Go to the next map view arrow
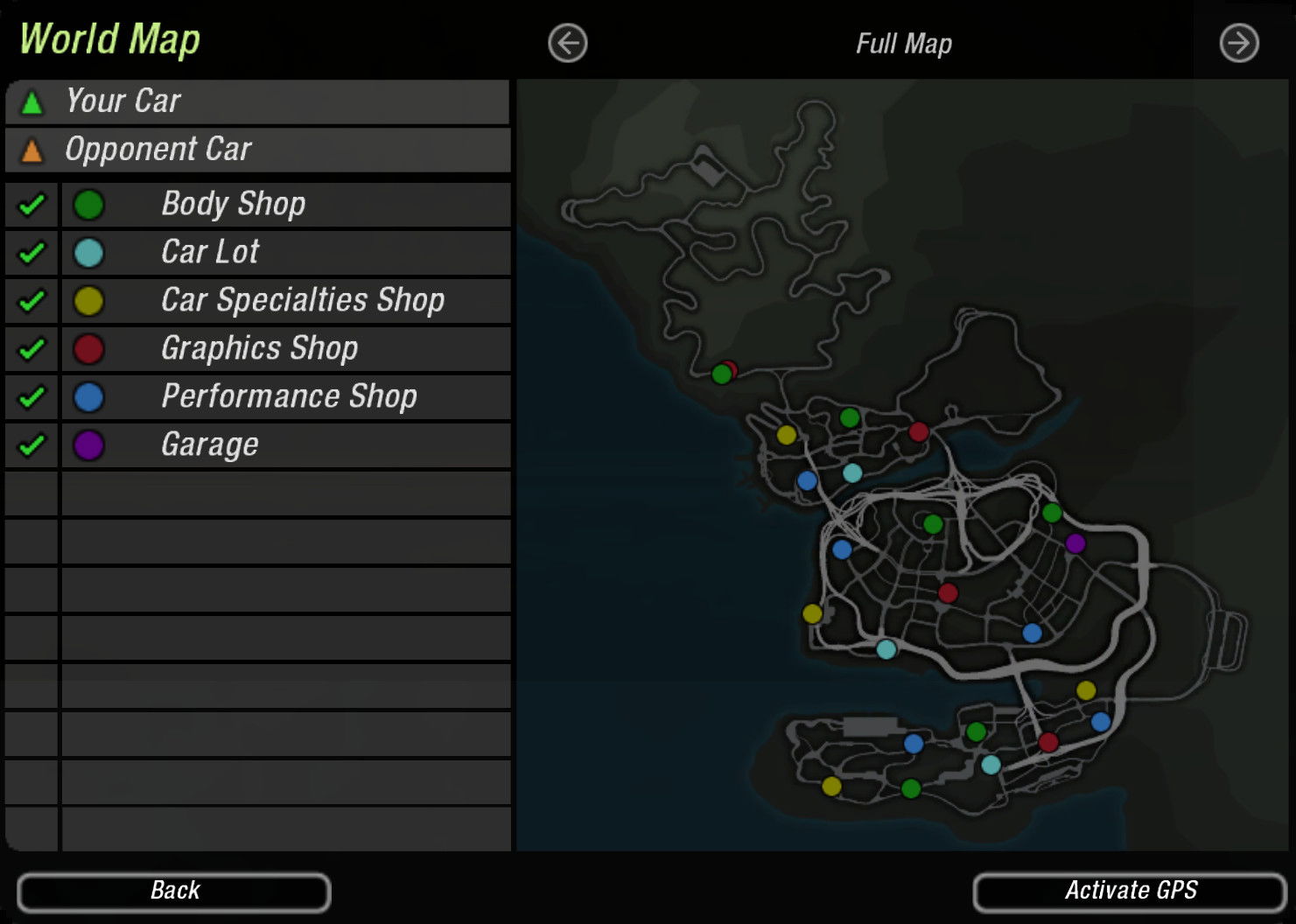This screenshot has height=924, width=1296. coord(1239,43)
